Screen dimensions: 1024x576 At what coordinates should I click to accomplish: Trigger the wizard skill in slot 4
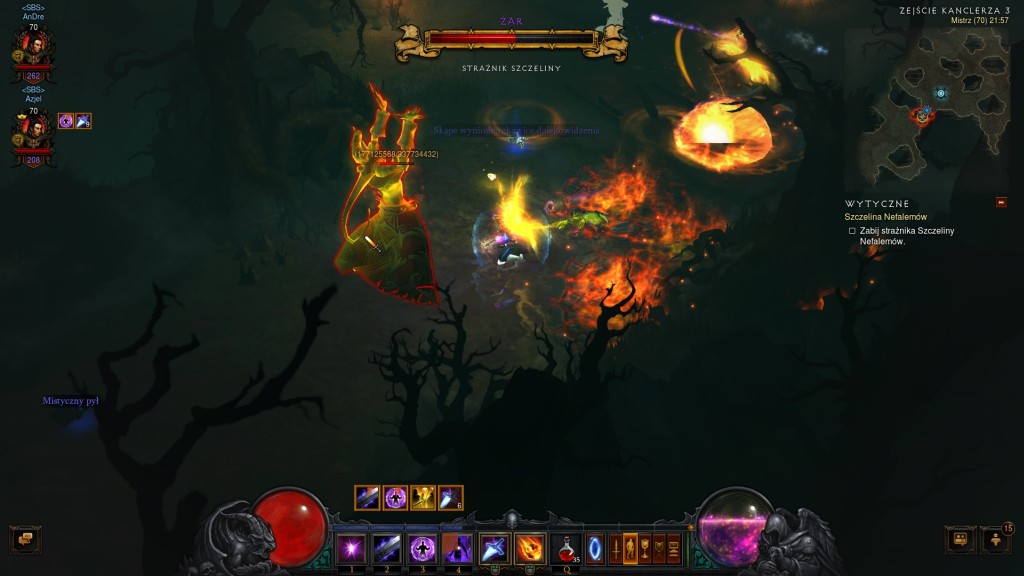pos(458,548)
